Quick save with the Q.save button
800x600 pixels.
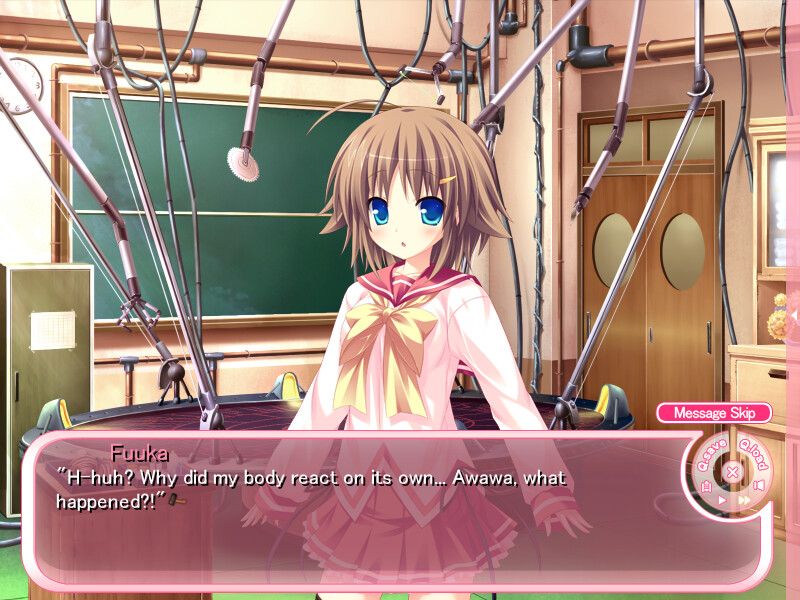click(709, 455)
